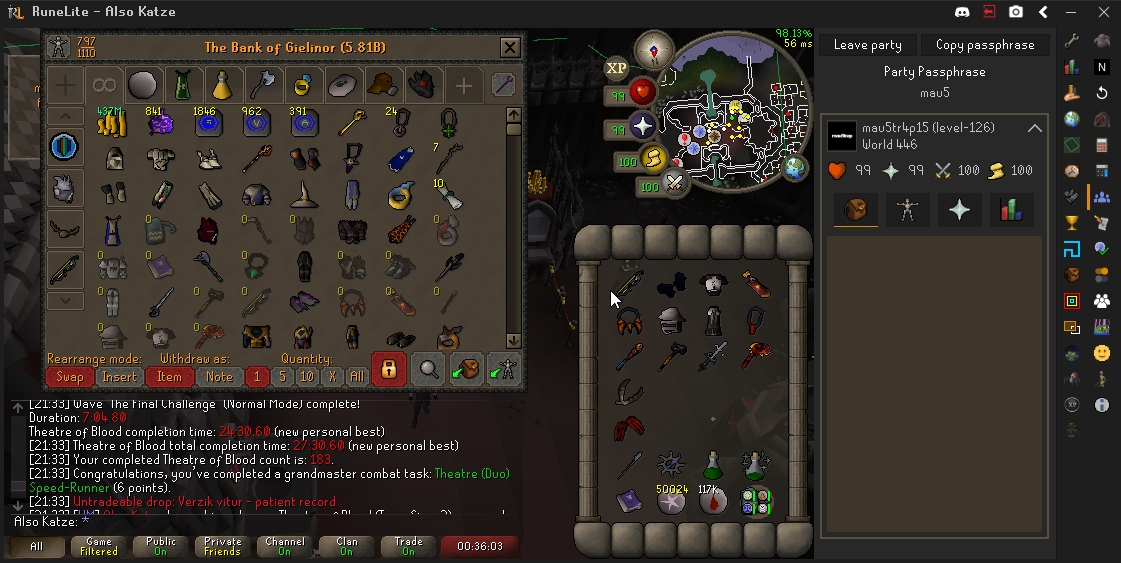Set withdraw mode to Item

170,377
